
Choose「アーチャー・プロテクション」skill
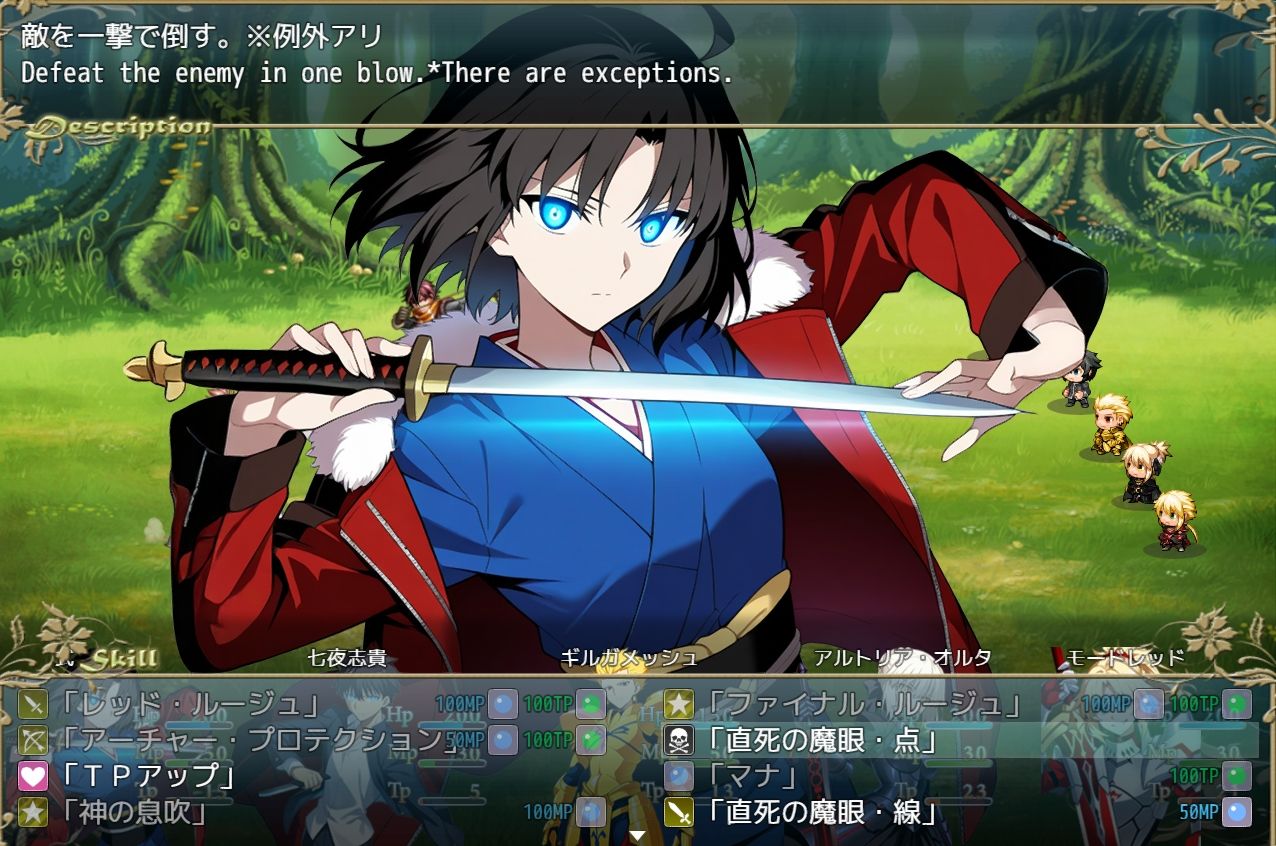point(250,740)
